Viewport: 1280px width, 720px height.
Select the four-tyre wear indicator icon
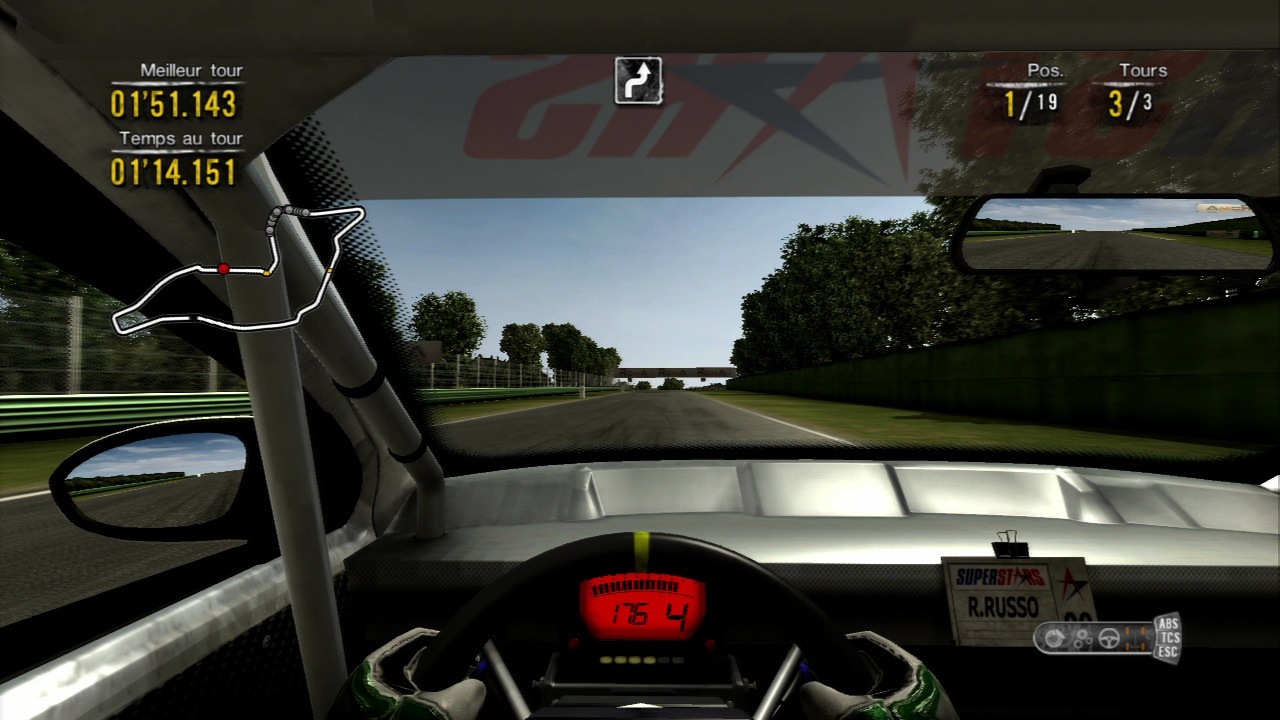click(1136, 637)
